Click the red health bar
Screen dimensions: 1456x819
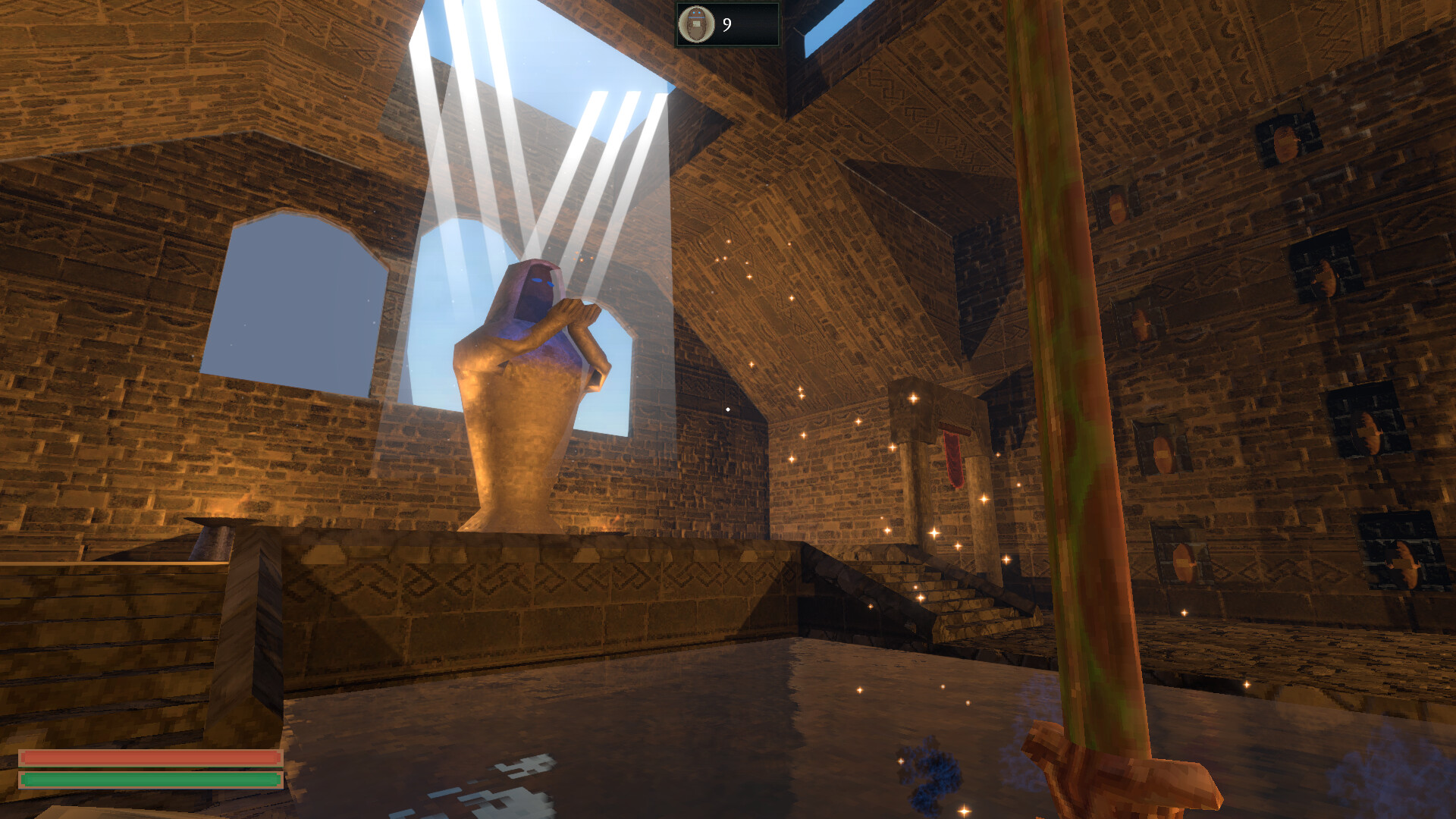click(149, 755)
